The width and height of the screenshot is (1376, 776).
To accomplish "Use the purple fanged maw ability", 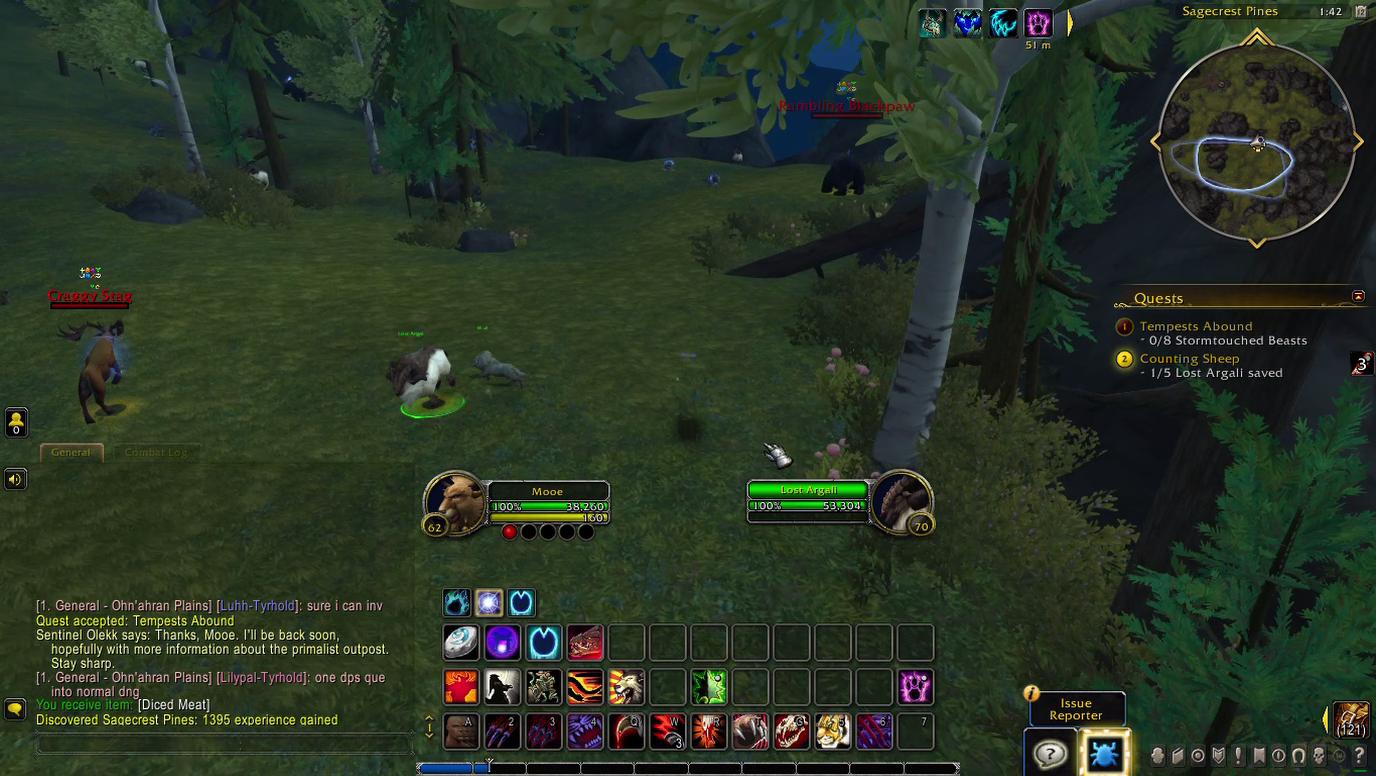I will (x=585, y=731).
